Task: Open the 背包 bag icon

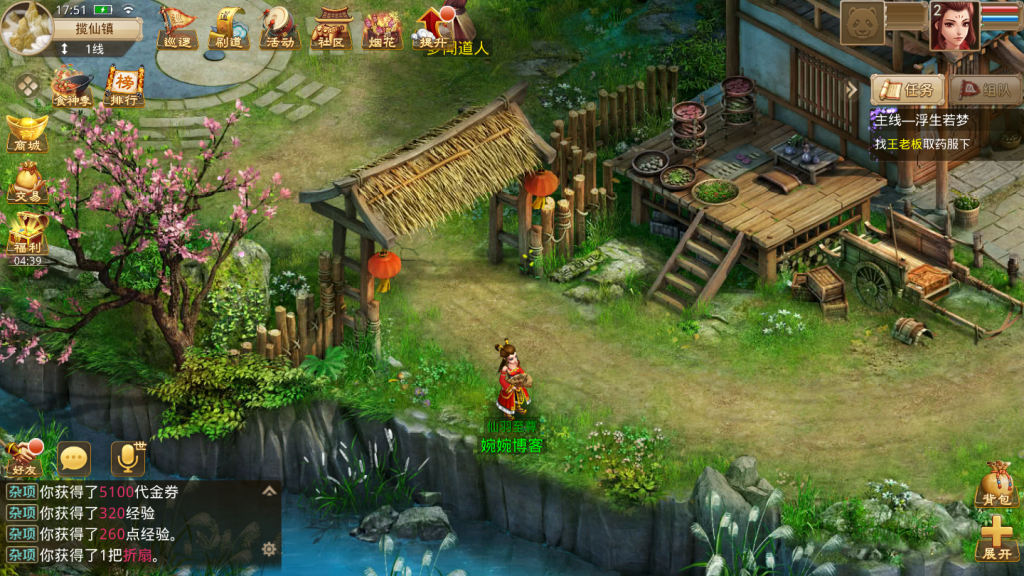Action: pos(995,484)
